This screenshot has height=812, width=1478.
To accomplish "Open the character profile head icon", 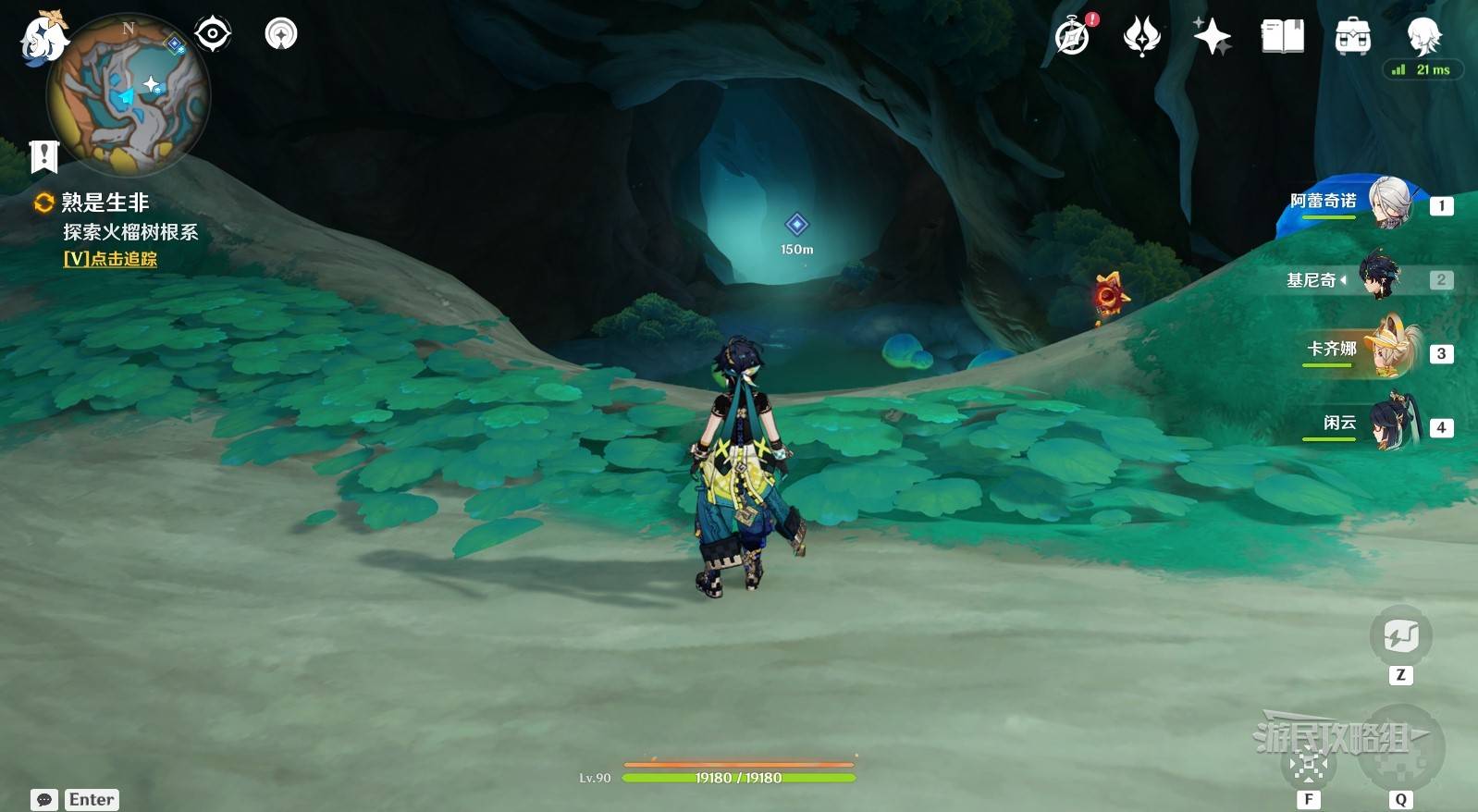I will point(1423,37).
